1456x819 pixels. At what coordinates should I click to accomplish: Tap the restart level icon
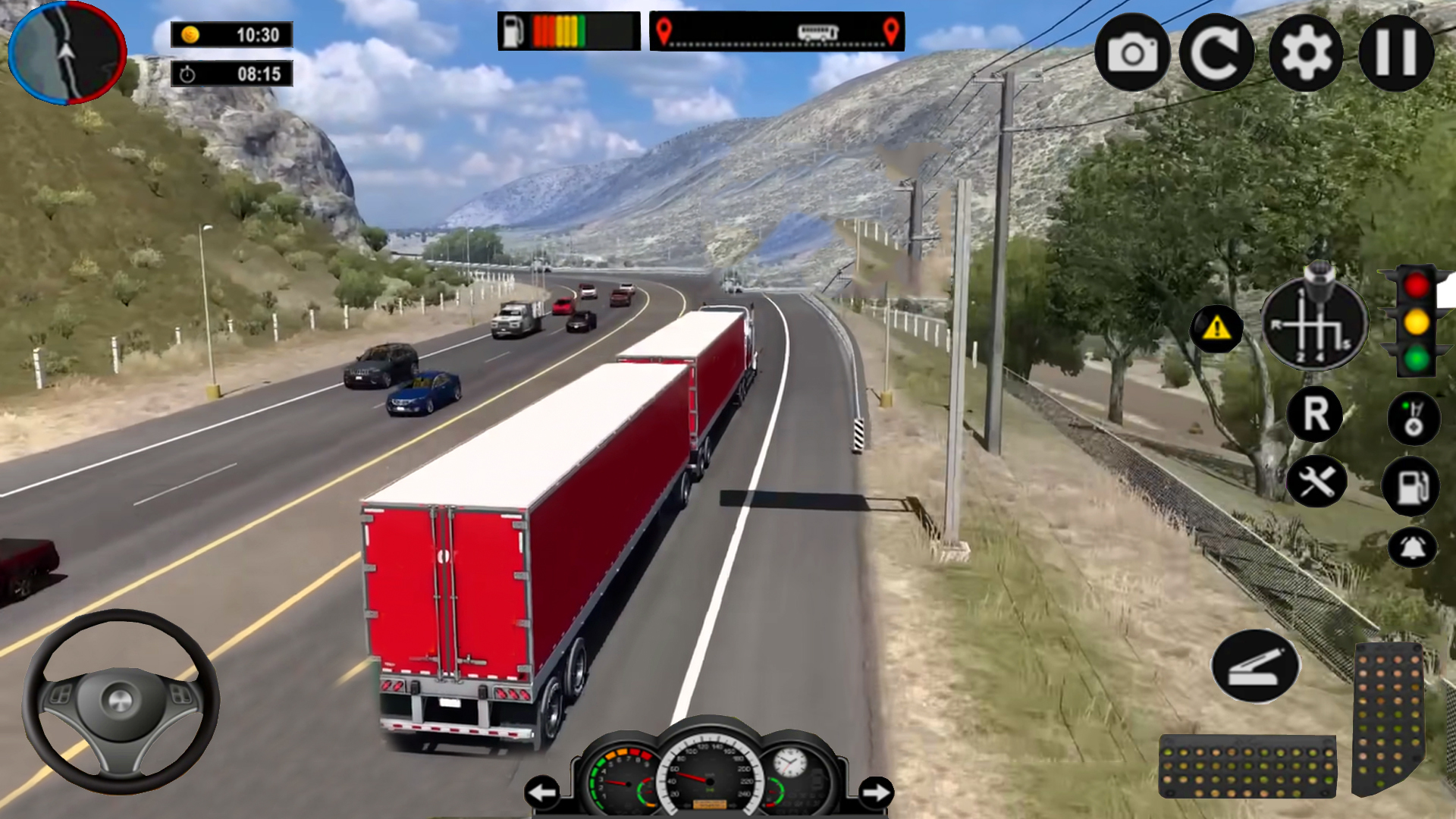click(1218, 51)
